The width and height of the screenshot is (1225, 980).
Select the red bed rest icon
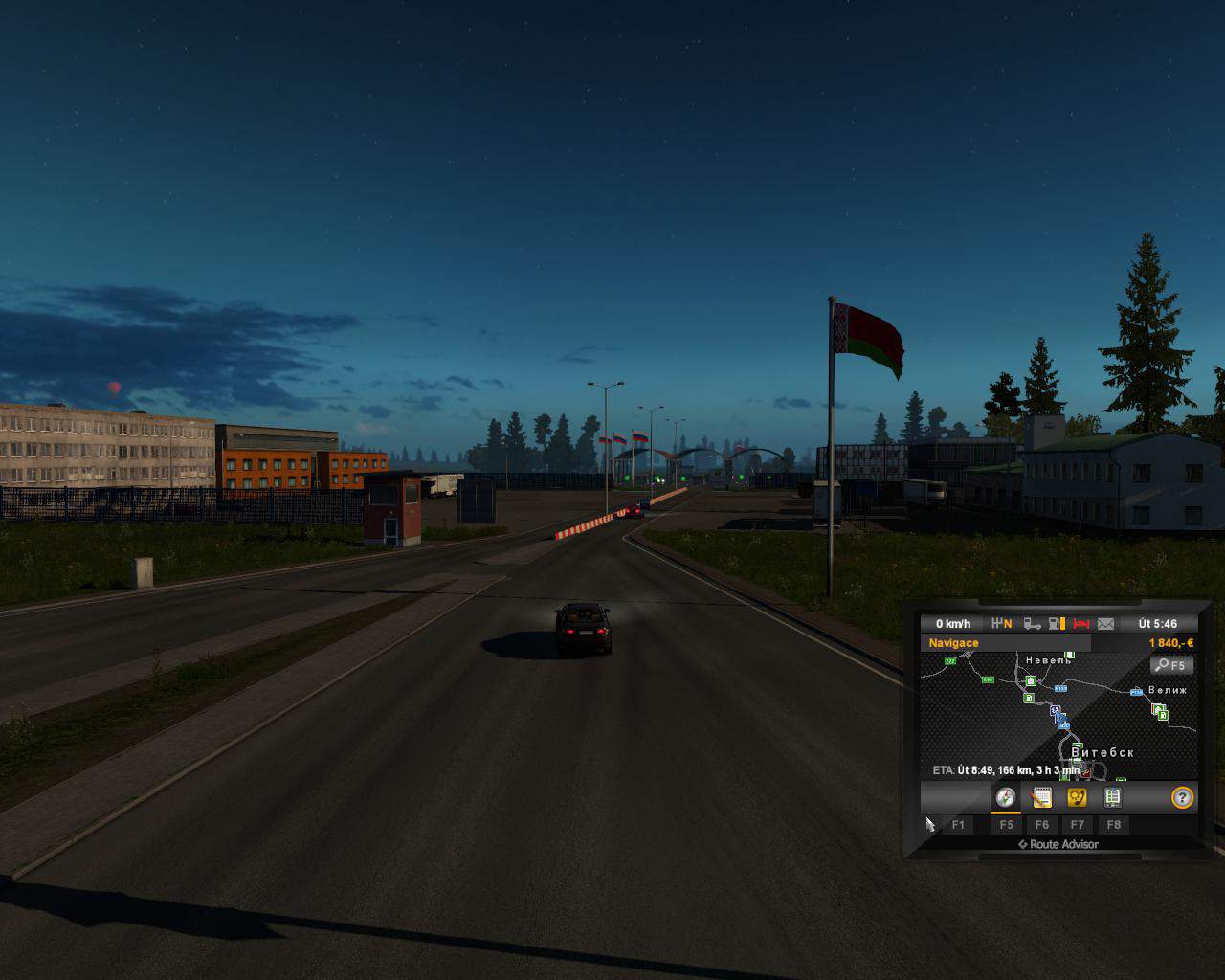point(1081,624)
